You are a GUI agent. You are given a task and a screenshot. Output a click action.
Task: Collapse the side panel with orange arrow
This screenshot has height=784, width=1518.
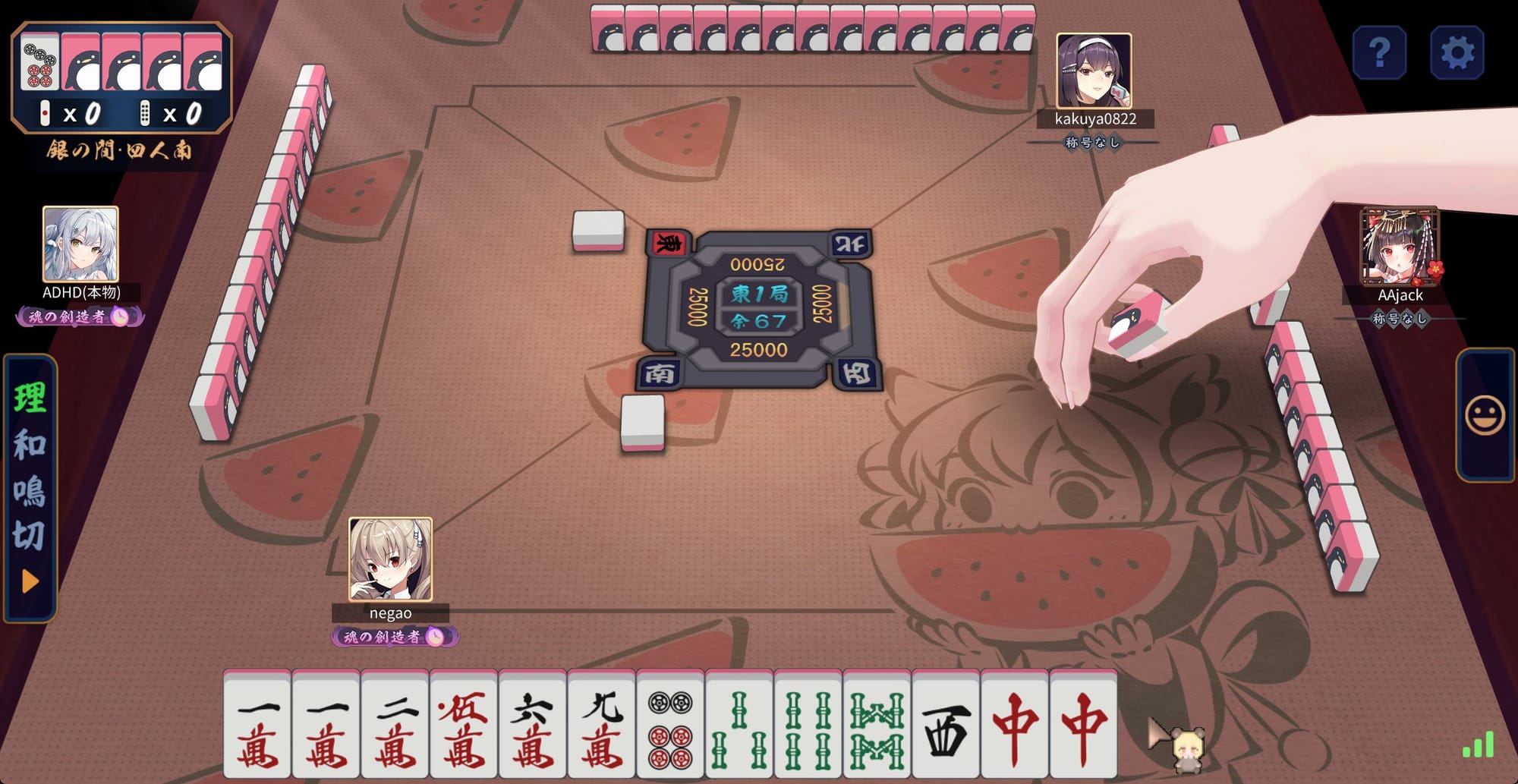pyautogui.click(x=30, y=581)
